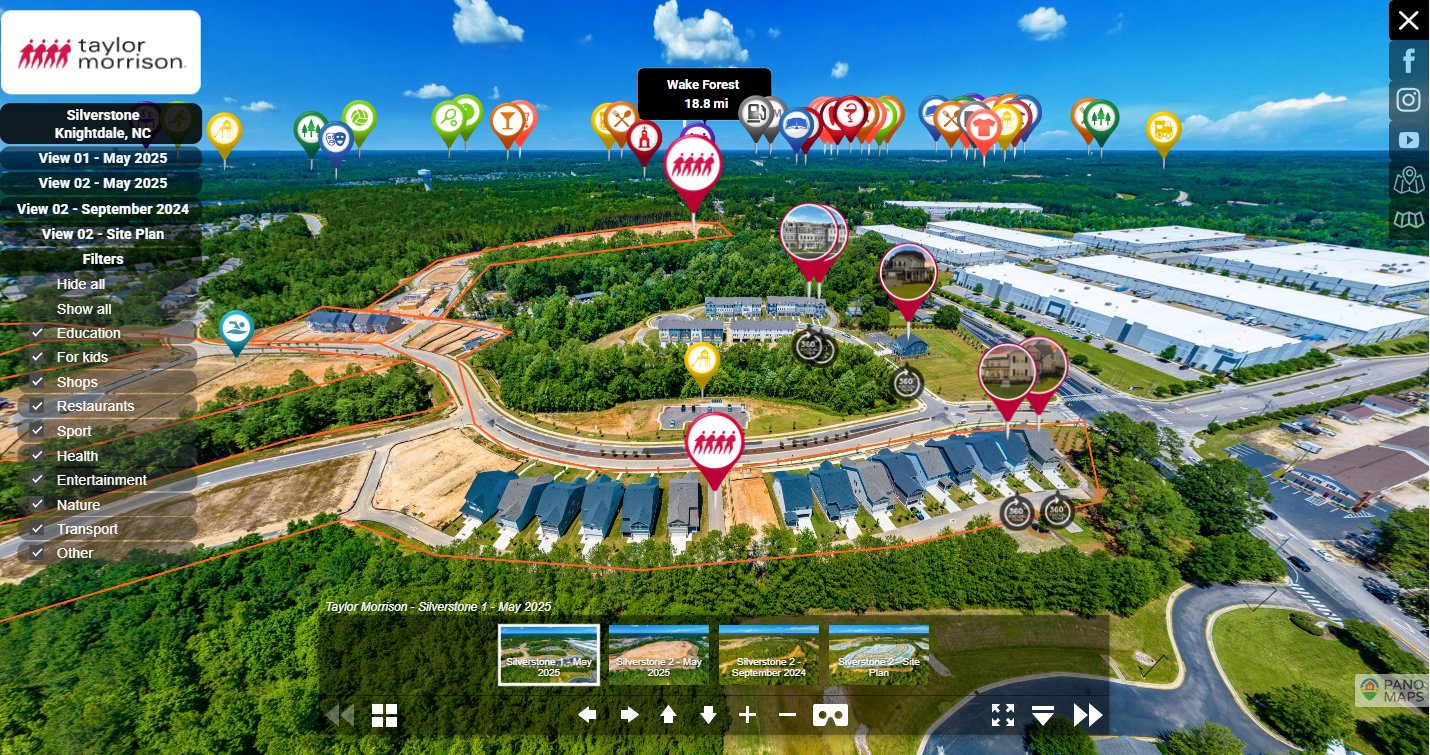
Task: Zoom in with the plus button
Action: (747, 714)
